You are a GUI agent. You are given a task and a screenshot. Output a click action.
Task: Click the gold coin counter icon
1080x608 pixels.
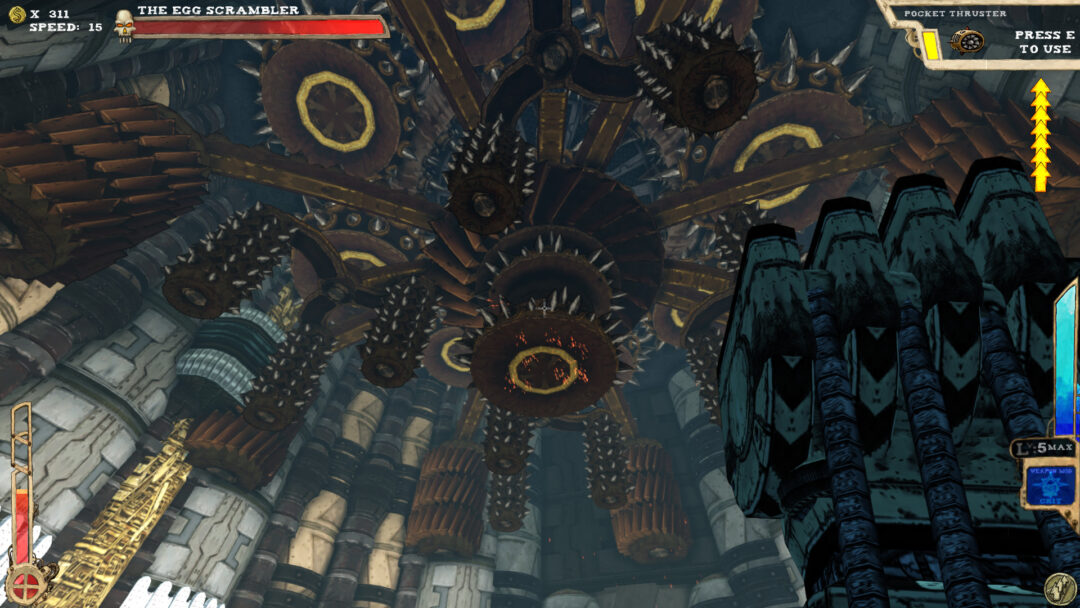(16, 13)
